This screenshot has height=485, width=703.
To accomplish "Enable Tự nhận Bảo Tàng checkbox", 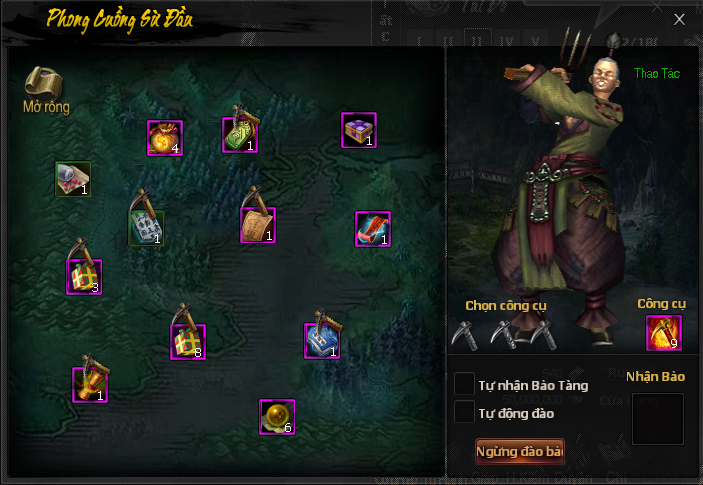I will 464,384.
